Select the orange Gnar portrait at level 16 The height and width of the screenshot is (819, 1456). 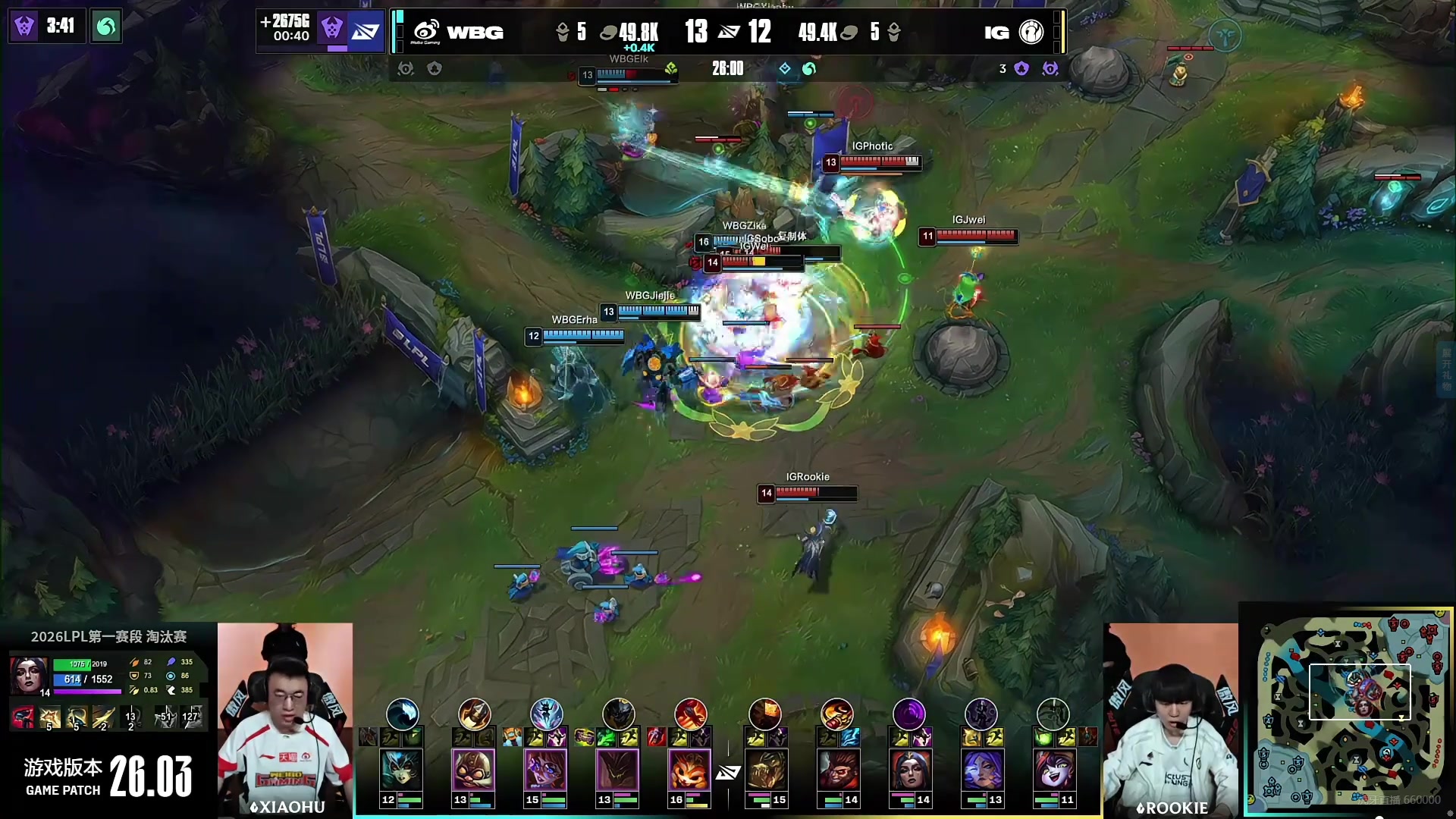click(x=690, y=770)
